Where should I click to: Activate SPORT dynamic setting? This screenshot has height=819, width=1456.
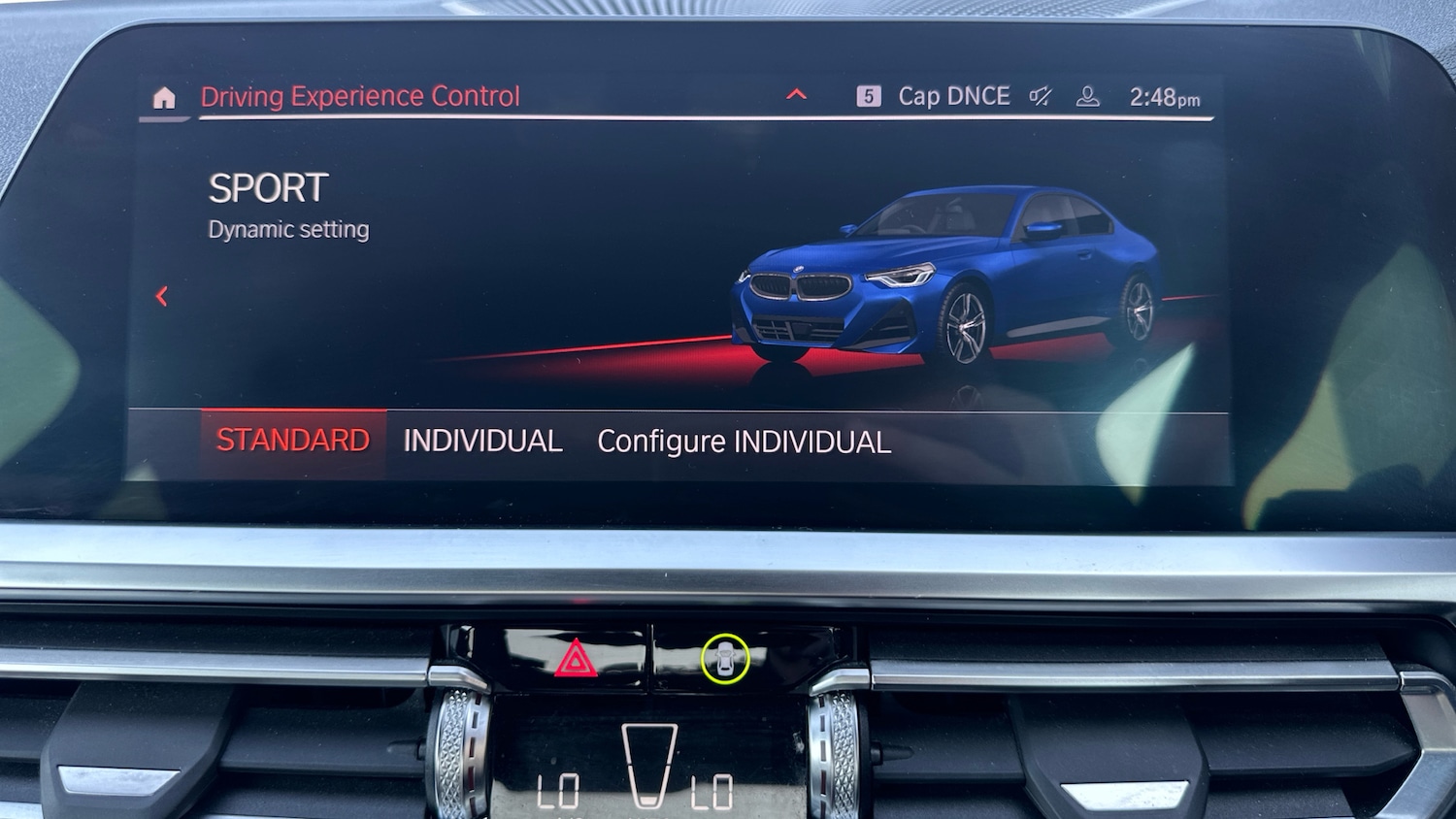[x=268, y=187]
